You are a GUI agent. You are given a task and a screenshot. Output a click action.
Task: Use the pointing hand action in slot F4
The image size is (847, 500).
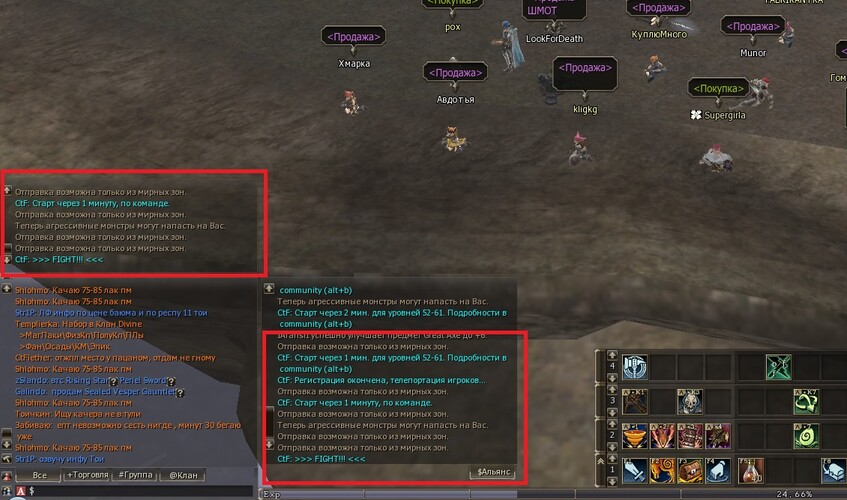pos(717,470)
